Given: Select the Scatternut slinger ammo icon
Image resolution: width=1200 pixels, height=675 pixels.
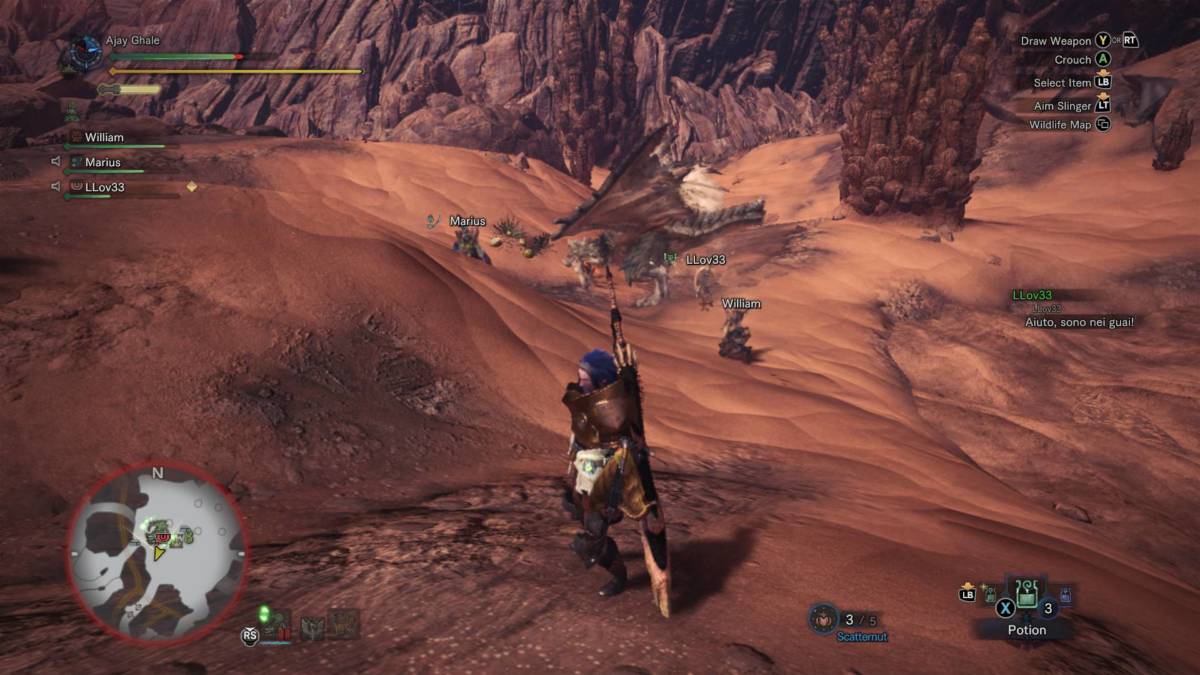Looking at the screenshot, I should [822, 618].
